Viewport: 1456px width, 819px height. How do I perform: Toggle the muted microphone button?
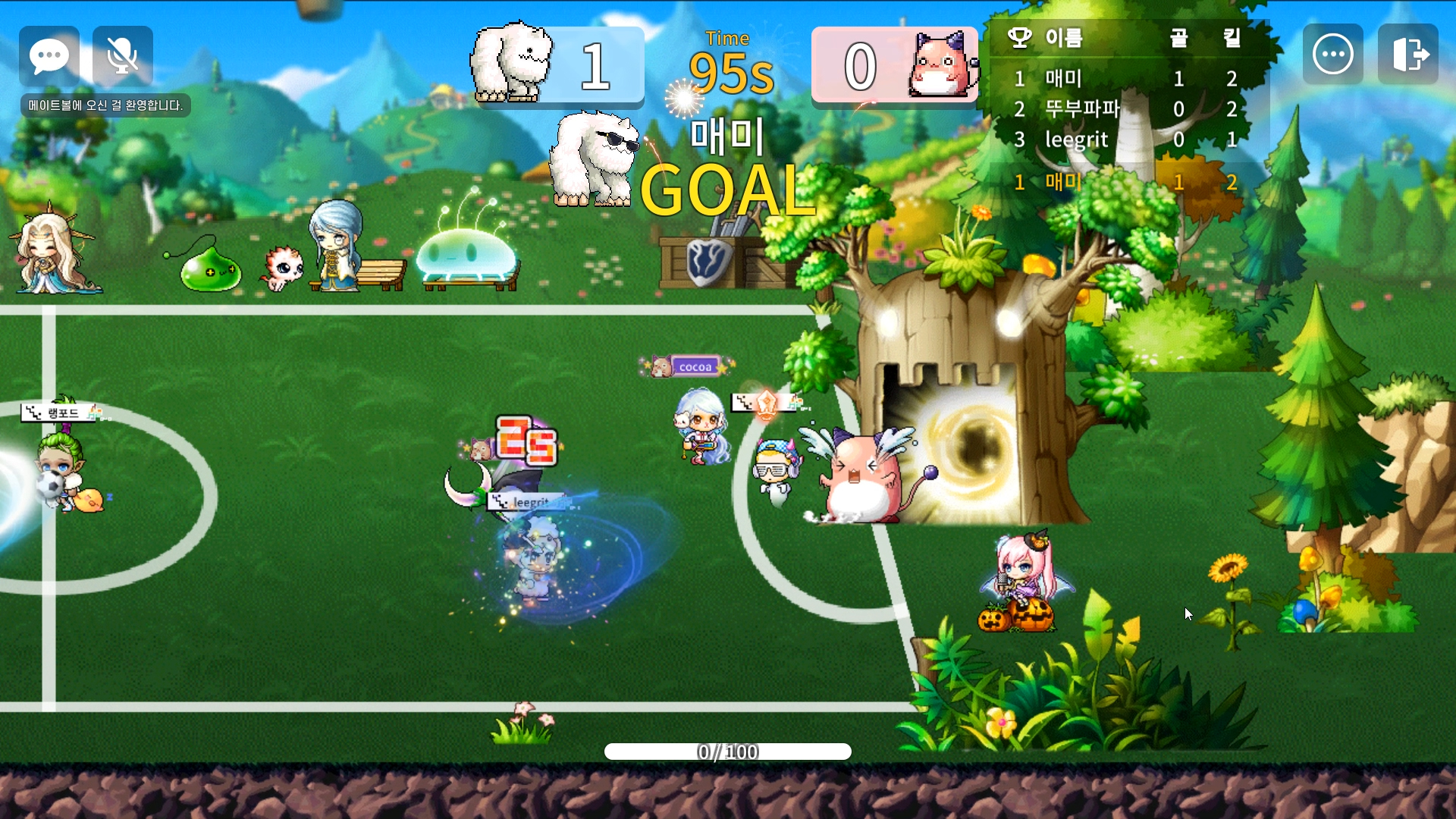(x=122, y=55)
